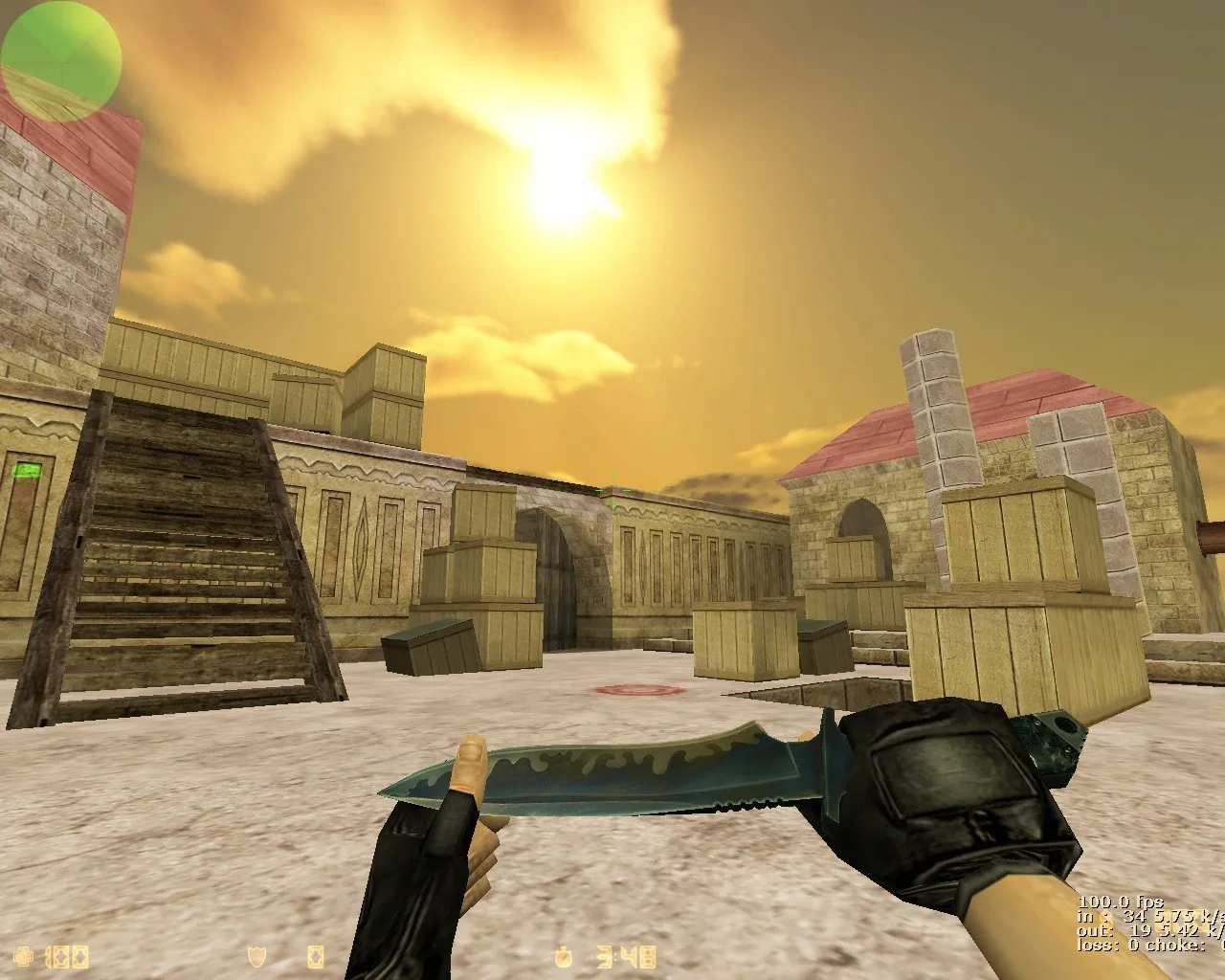
Task: Select the item slot diamond icon
Action: (x=314, y=957)
